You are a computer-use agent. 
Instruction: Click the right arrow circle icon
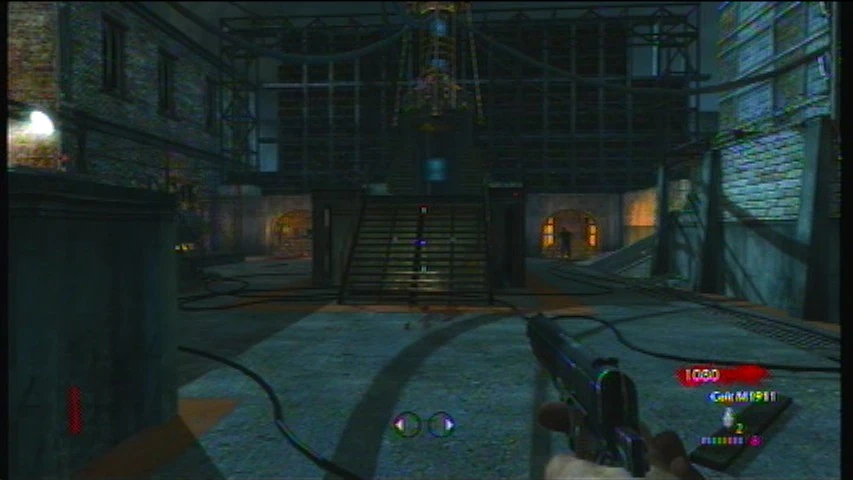(442, 424)
